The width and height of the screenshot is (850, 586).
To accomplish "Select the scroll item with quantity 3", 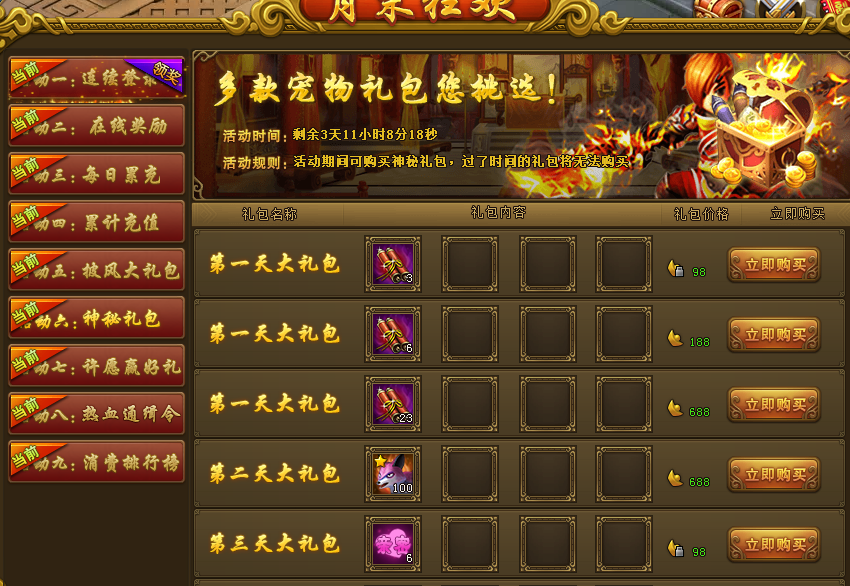I will (393, 264).
